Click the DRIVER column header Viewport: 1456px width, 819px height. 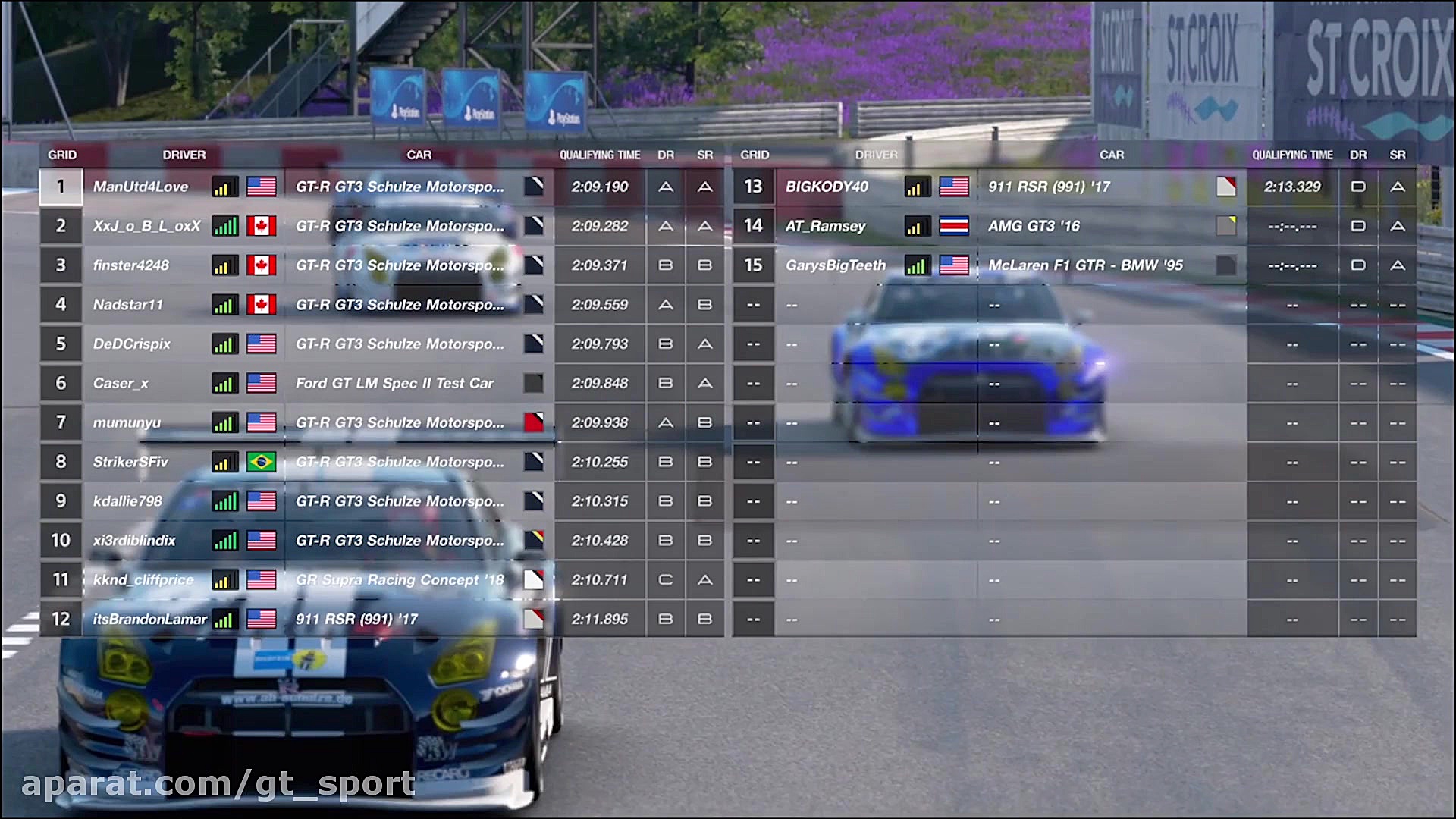[x=184, y=155]
